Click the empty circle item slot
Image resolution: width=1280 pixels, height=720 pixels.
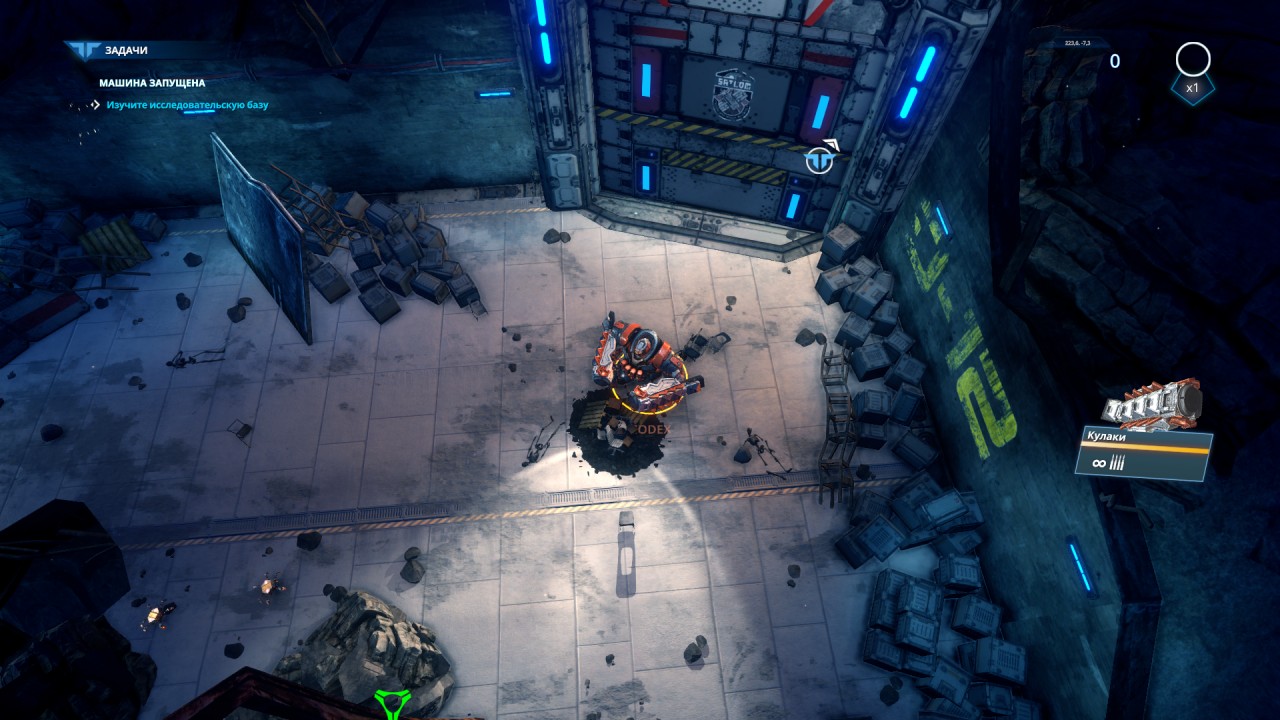[1192, 60]
